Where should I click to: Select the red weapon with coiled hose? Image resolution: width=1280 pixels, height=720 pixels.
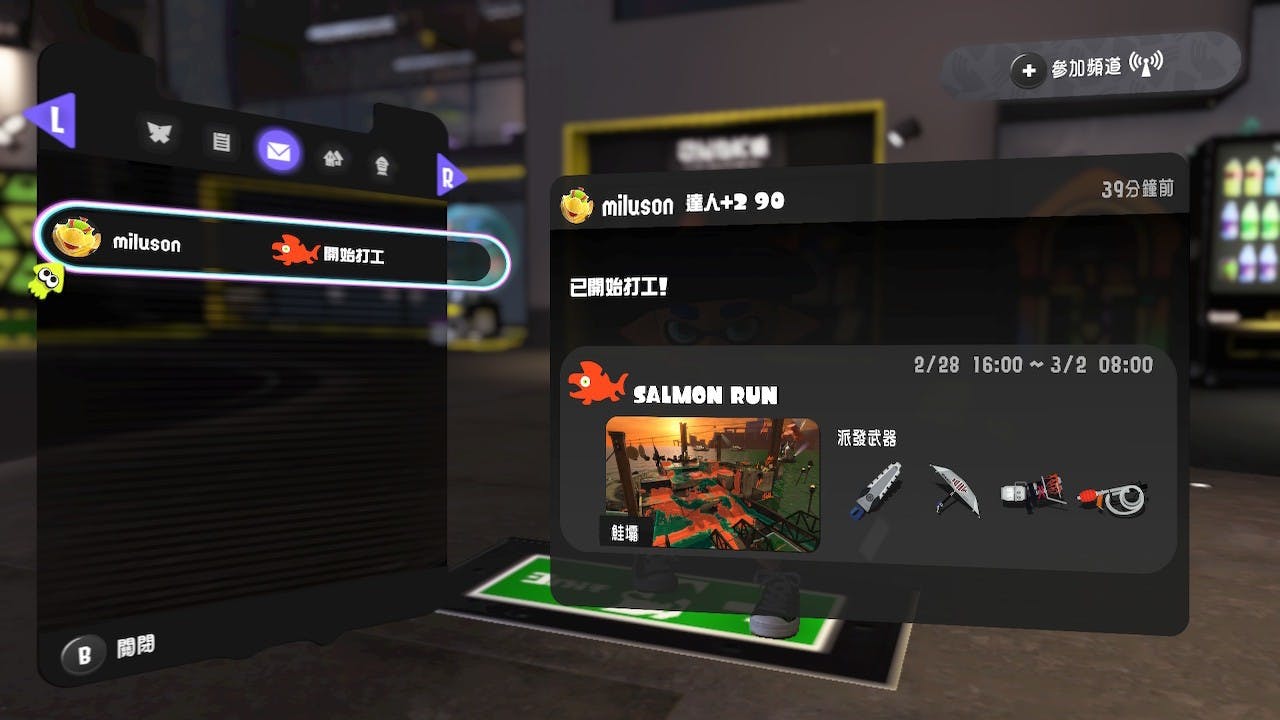tap(1113, 495)
